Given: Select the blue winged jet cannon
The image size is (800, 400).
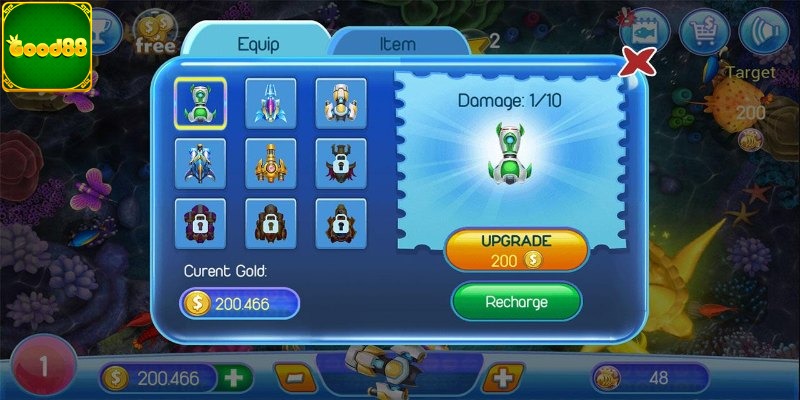Looking at the screenshot, I should 200,163.
